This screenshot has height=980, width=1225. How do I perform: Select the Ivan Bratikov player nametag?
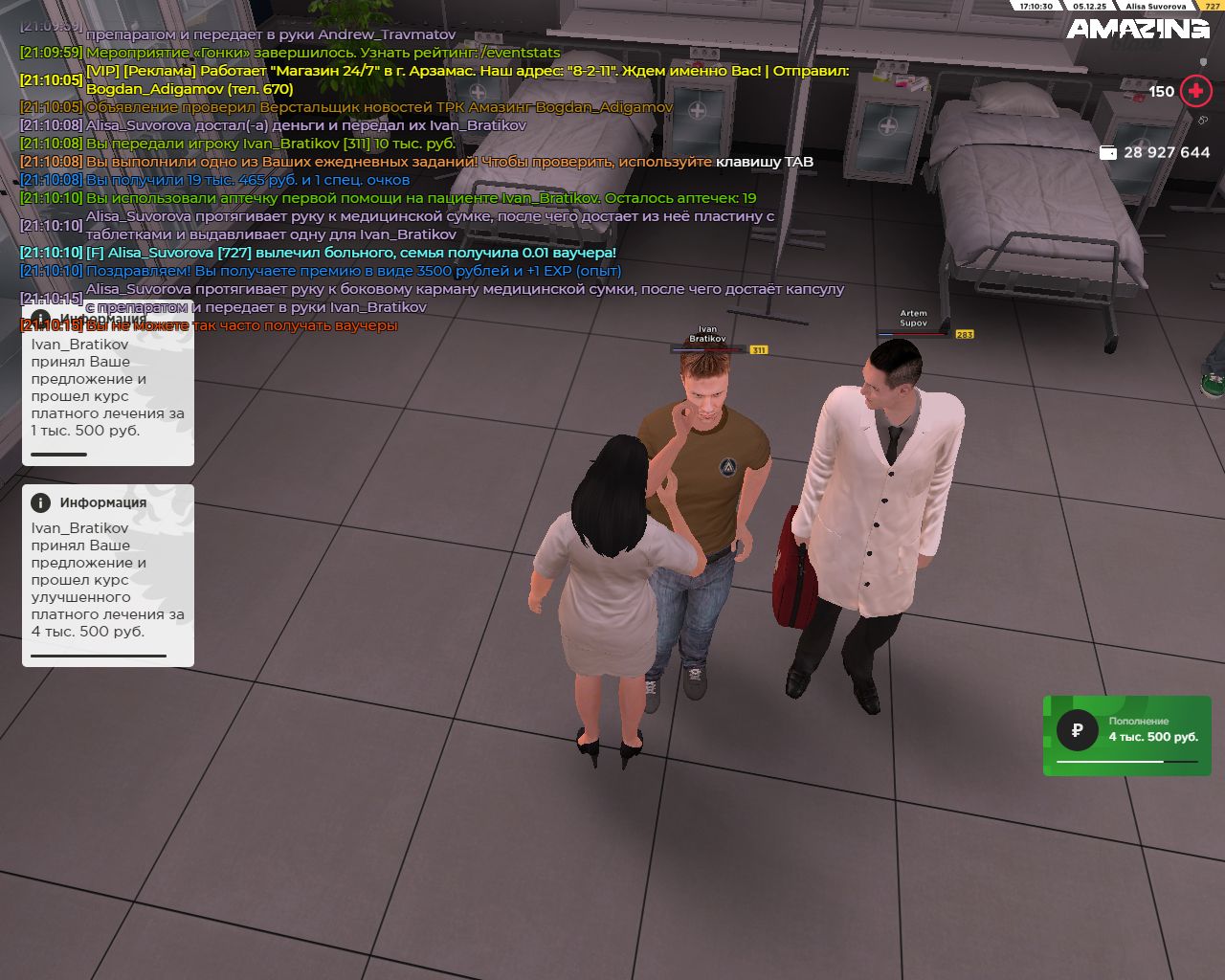[707, 334]
